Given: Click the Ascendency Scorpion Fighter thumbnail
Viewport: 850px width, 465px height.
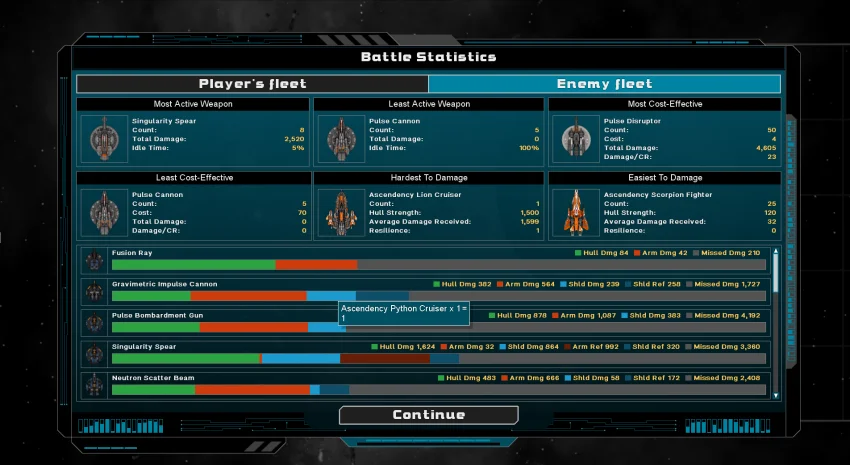Looking at the screenshot, I should tap(574, 212).
